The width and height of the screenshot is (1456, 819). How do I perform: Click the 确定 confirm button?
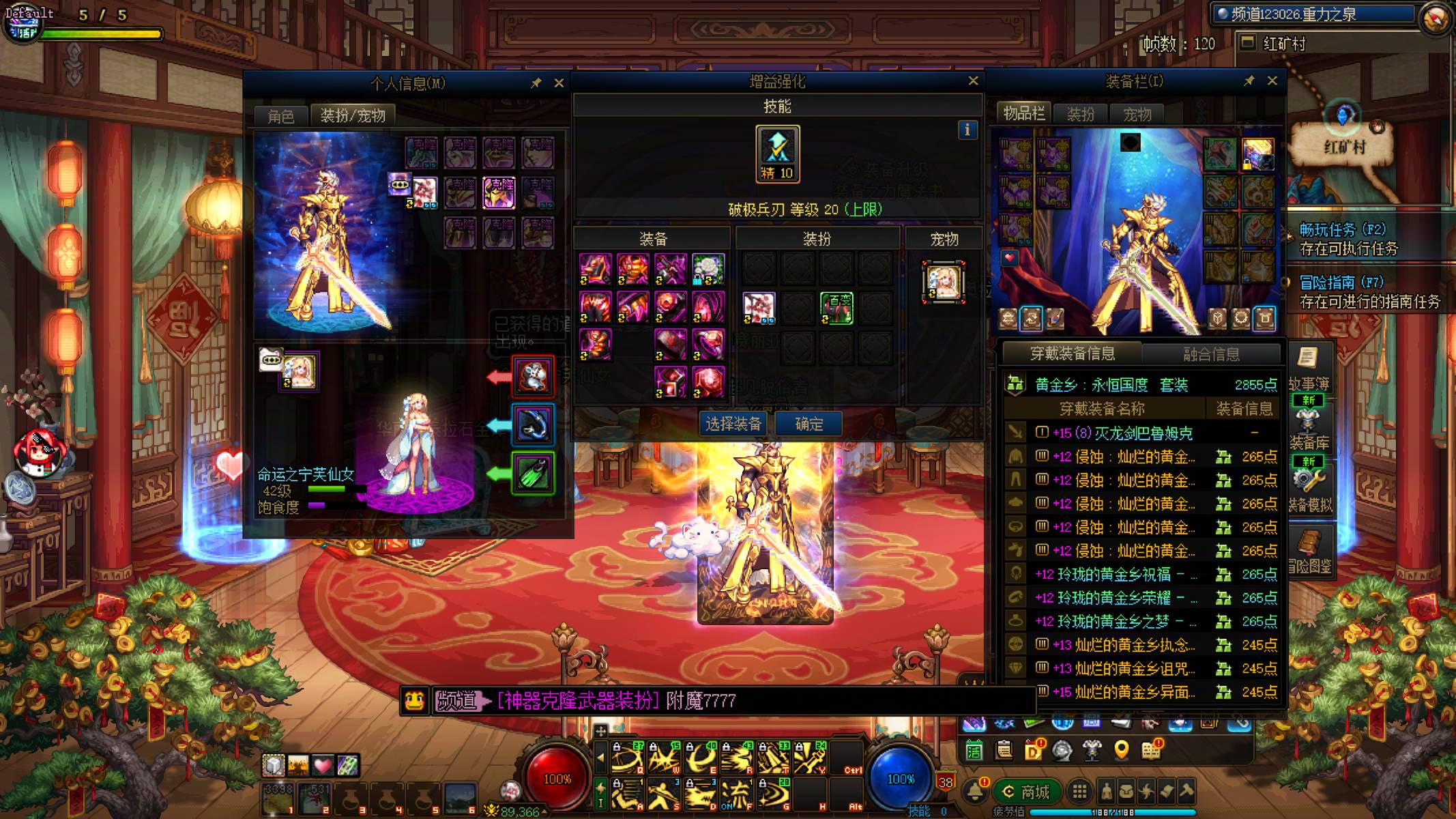tap(809, 425)
